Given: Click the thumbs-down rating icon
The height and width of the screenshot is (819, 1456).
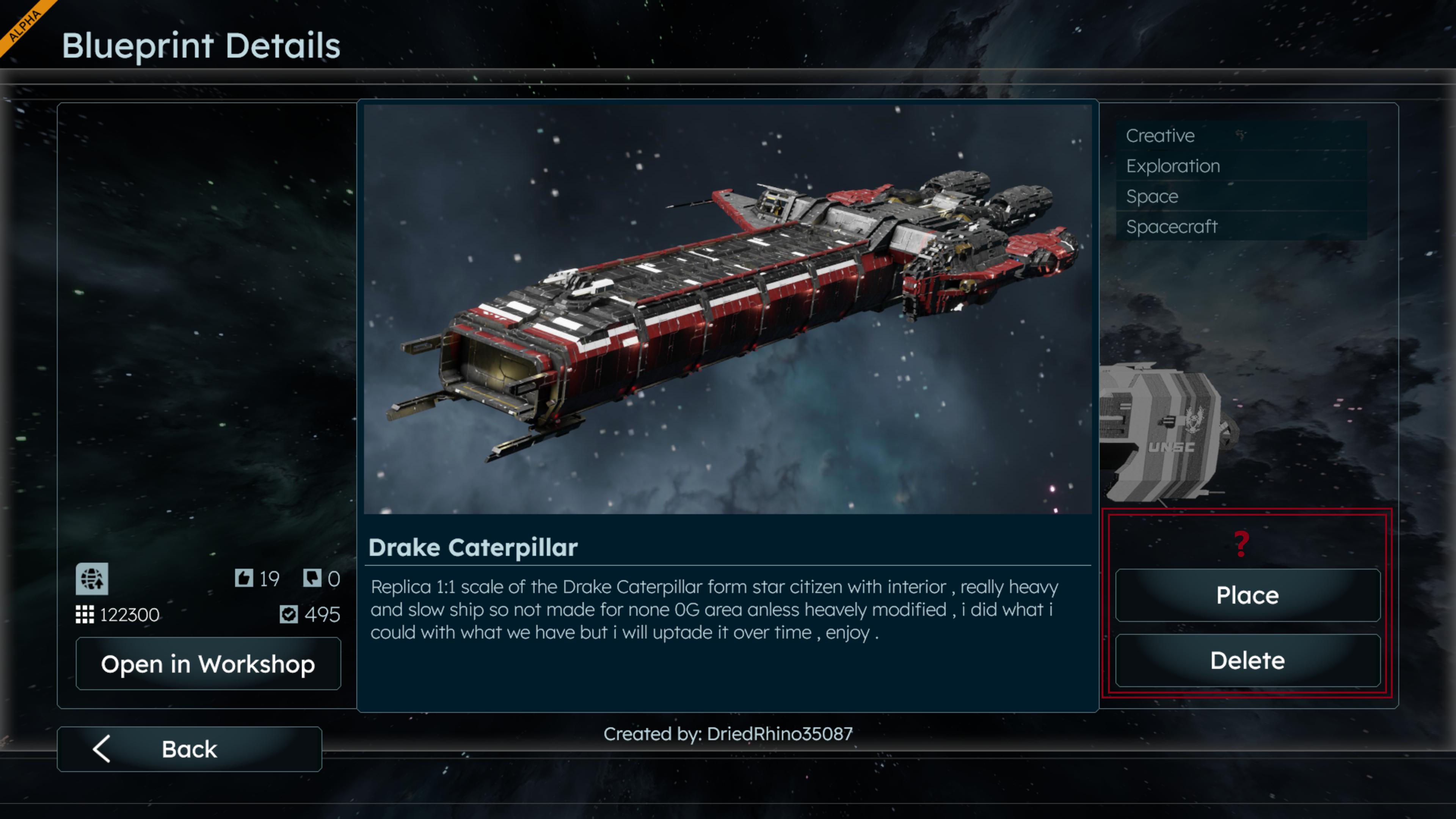Looking at the screenshot, I should [312, 577].
